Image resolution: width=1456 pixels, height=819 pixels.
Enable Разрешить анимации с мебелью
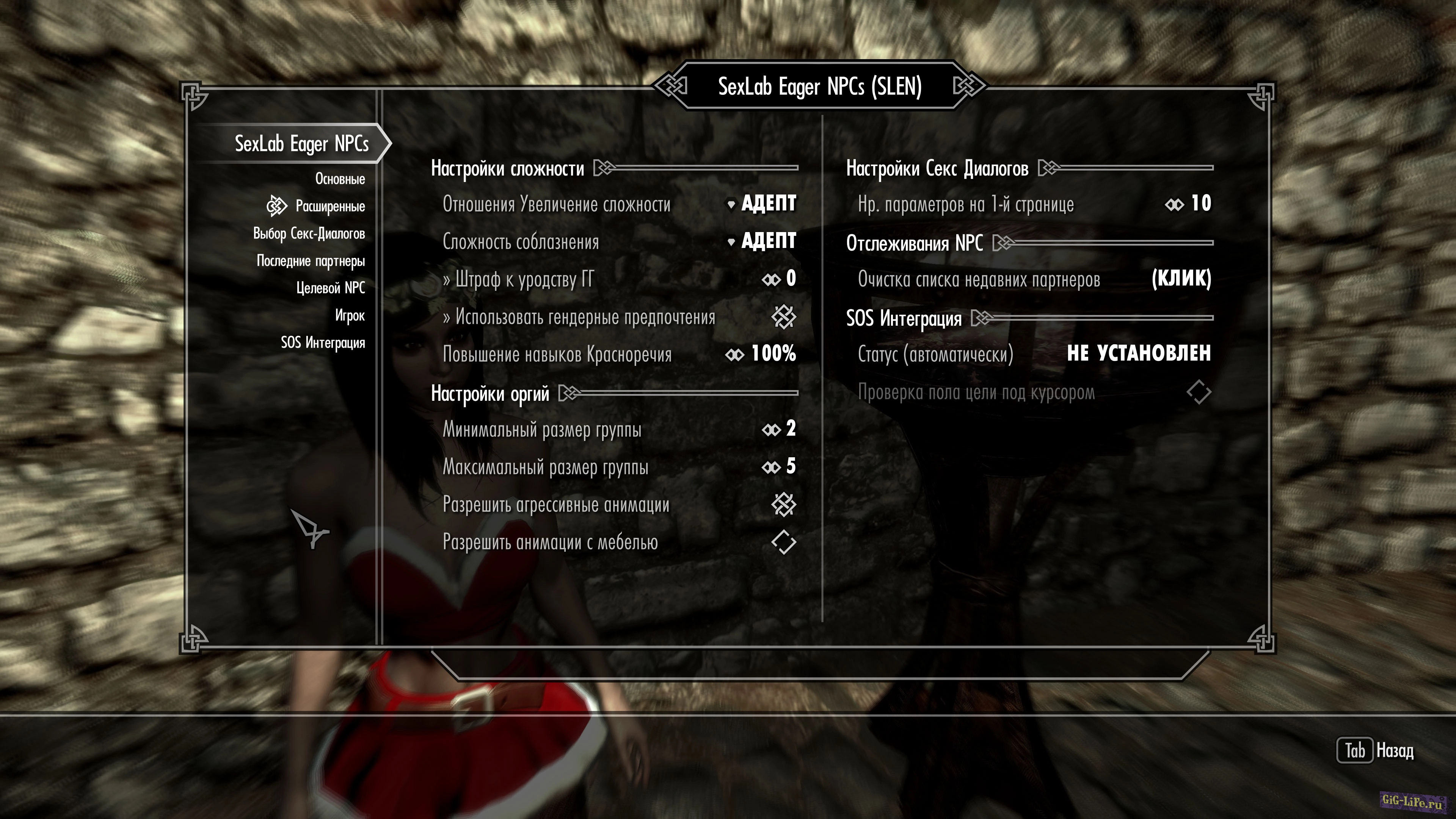coord(783,542)
